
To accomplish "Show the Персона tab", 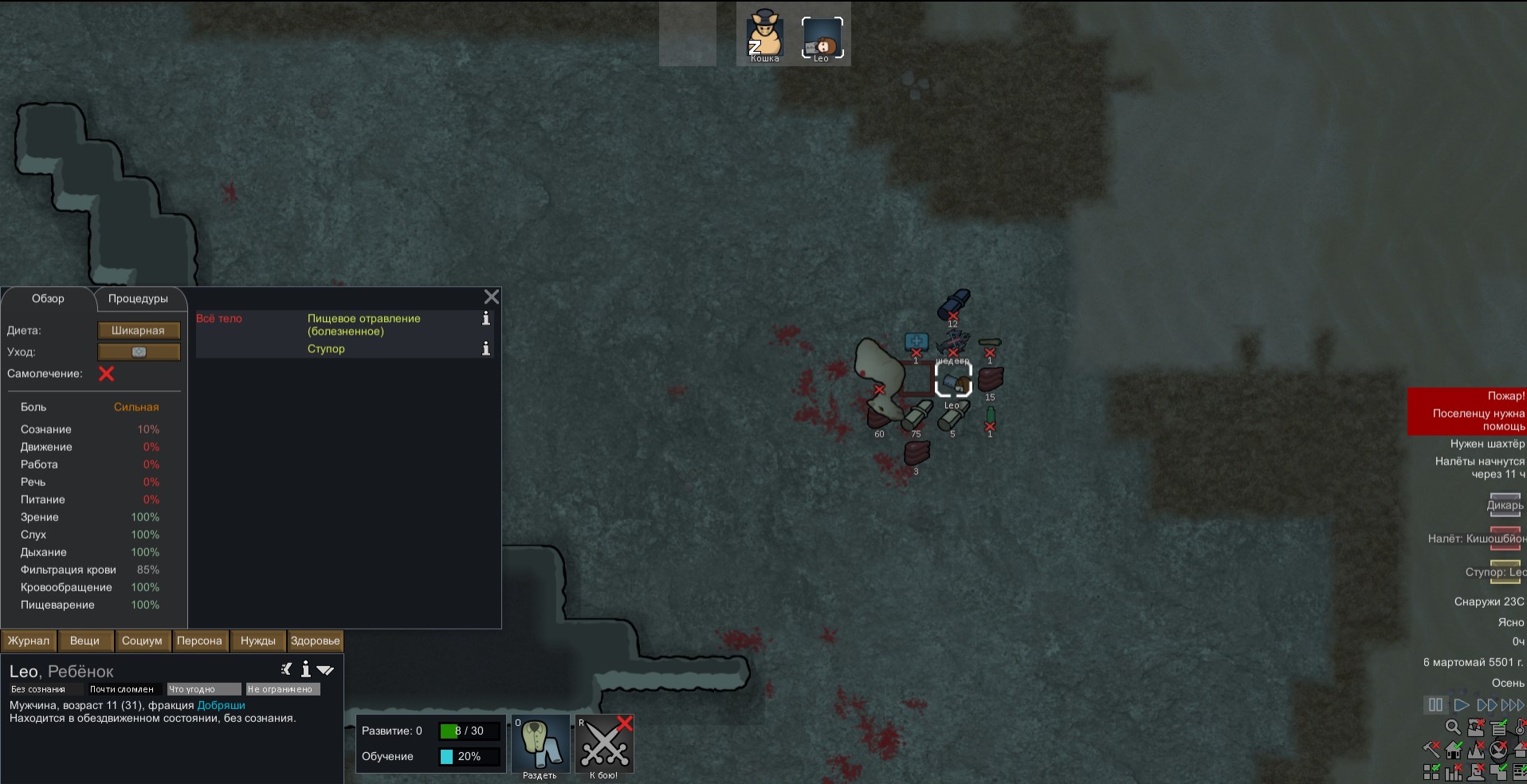I will point(199,641).
